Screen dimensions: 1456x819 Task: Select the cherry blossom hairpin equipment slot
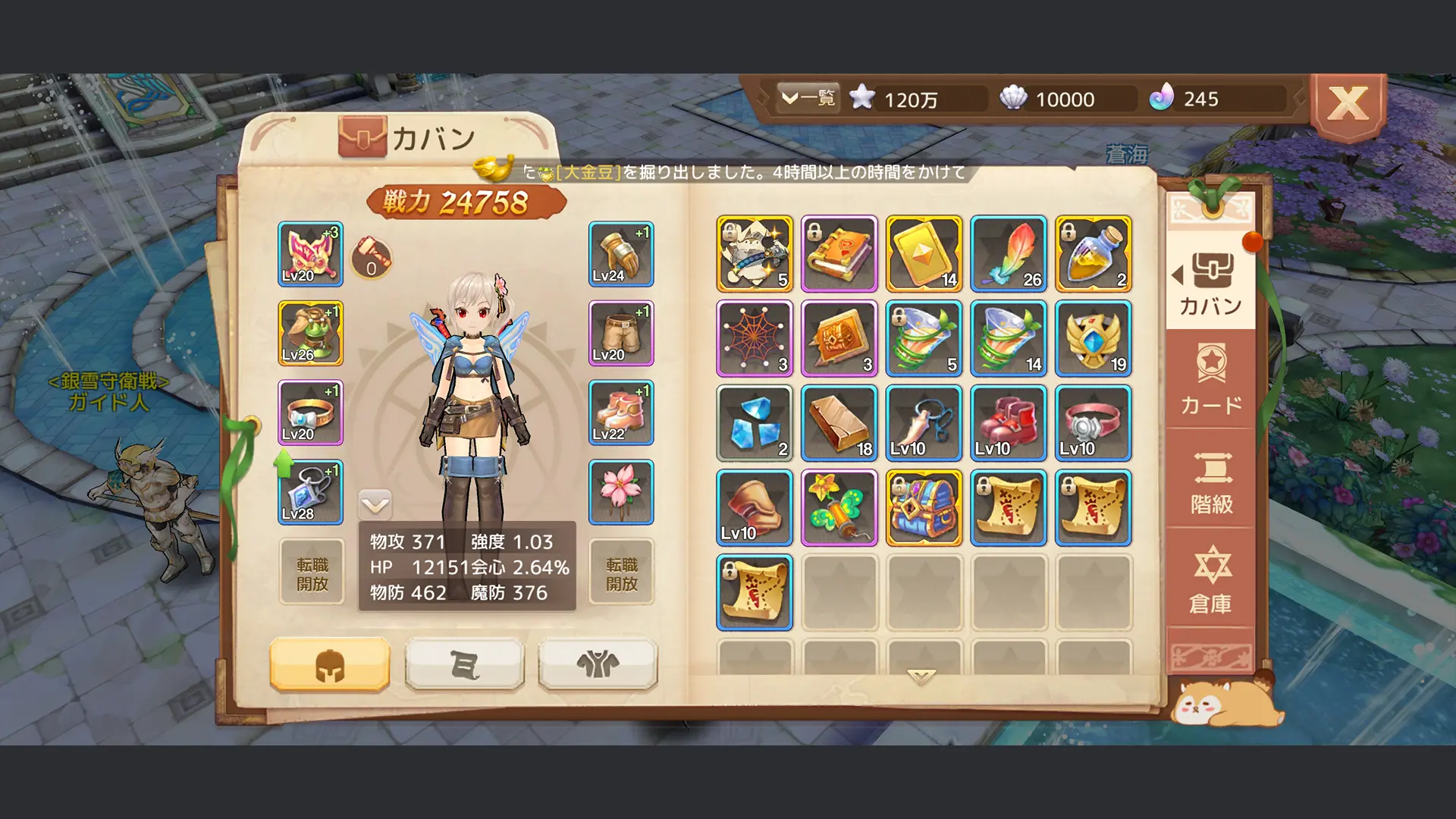click(x=620, y=493)
